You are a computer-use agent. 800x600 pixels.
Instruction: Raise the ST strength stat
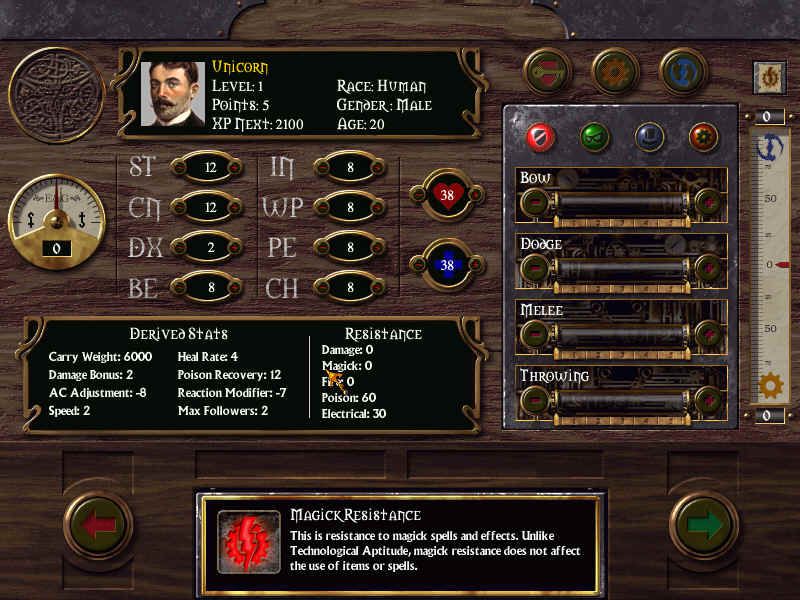(x=235, y=168)
